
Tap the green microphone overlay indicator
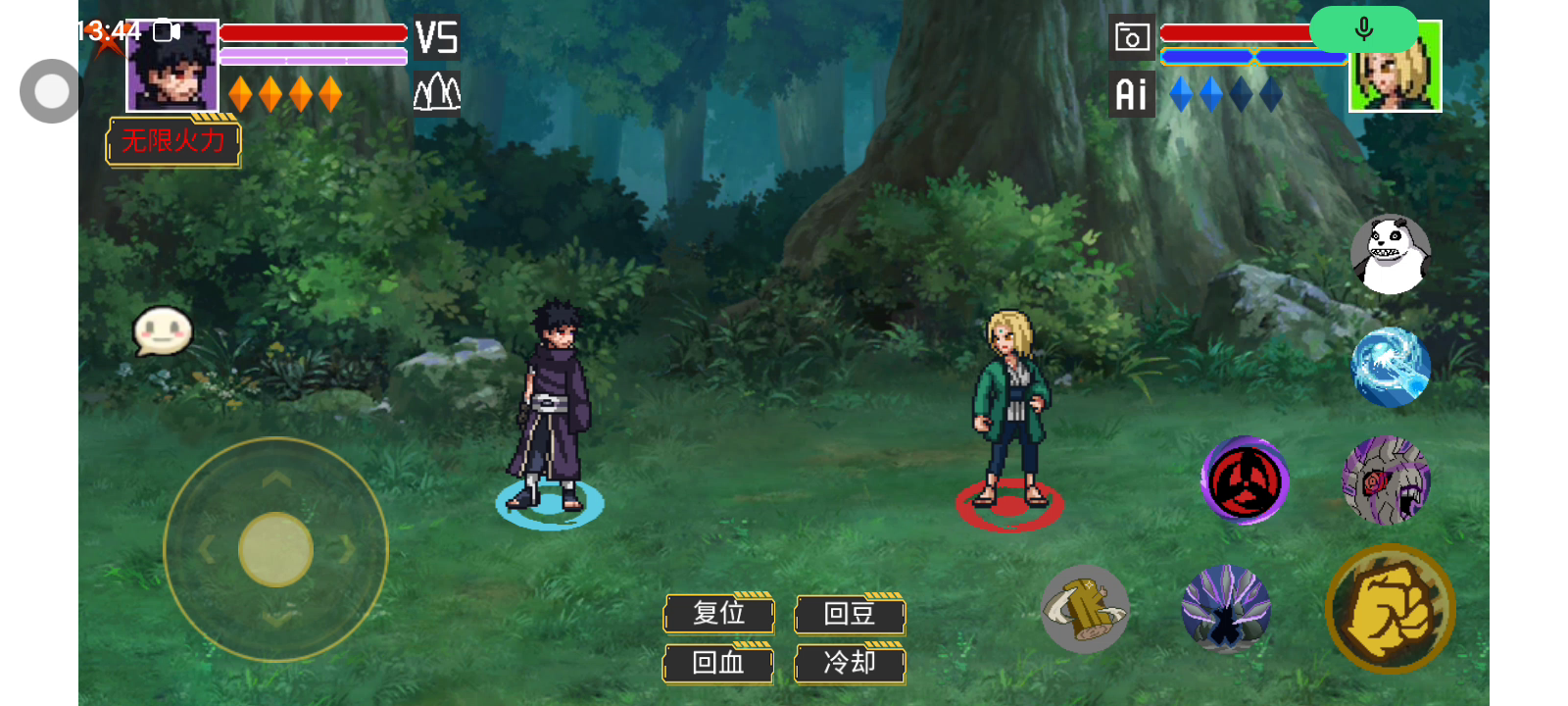tap(1363, 29)
